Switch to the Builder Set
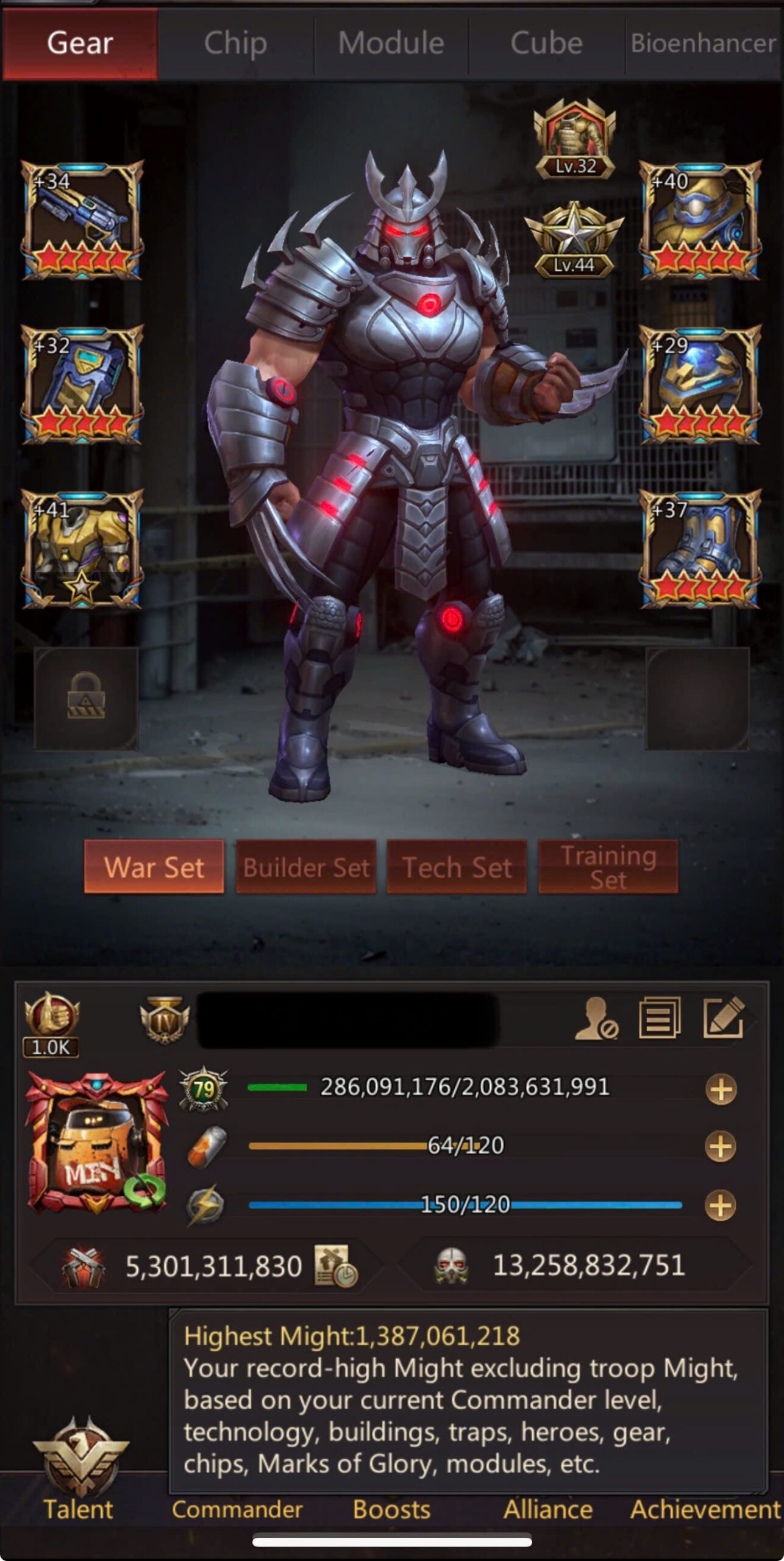Image resolution: width=784 pixels, height=1561 pixels. click(x=306, y=866)
